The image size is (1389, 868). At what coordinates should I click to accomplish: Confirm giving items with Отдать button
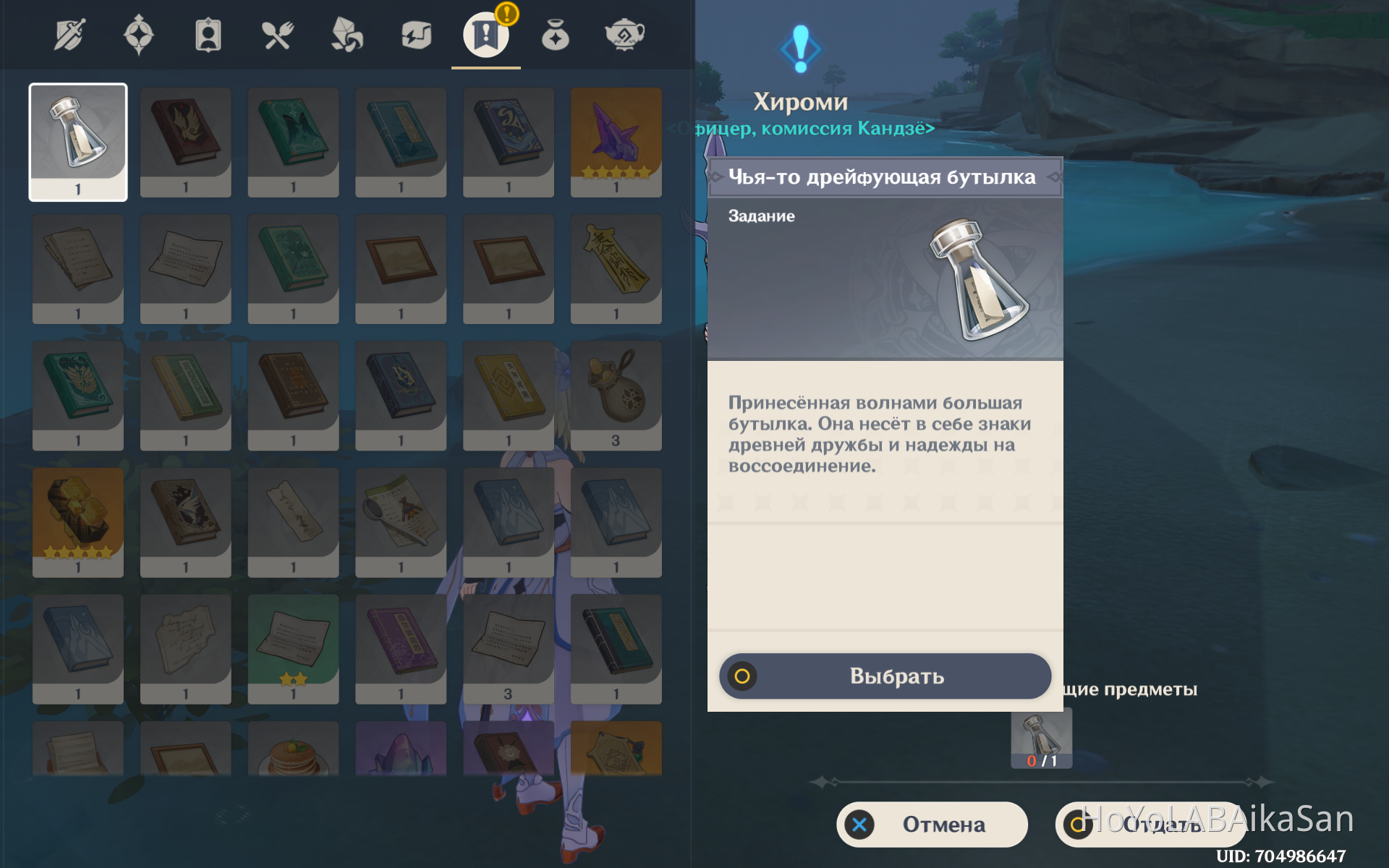click(x=1150, y=825)
